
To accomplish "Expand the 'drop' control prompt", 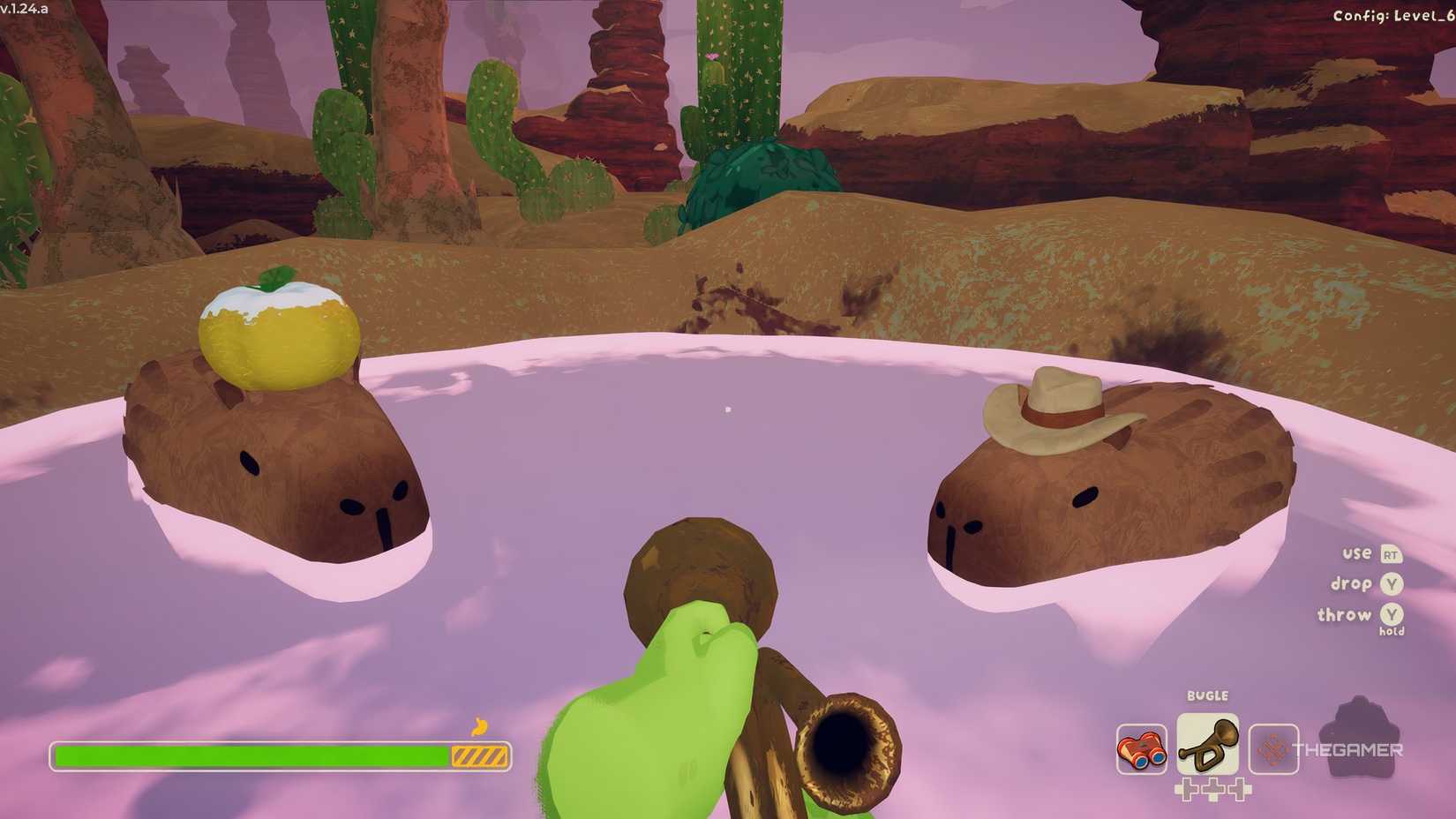I will coord(1350,584).
